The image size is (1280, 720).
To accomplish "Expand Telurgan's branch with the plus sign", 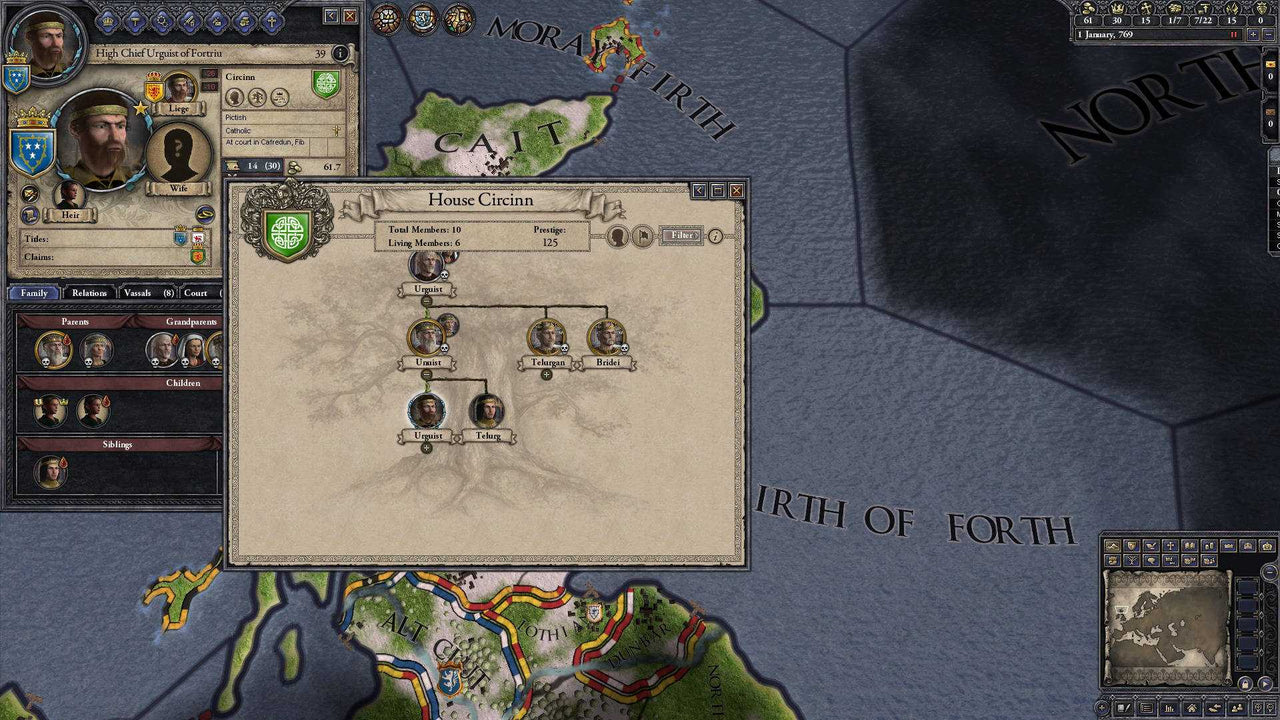I will [x=546, y=374].
